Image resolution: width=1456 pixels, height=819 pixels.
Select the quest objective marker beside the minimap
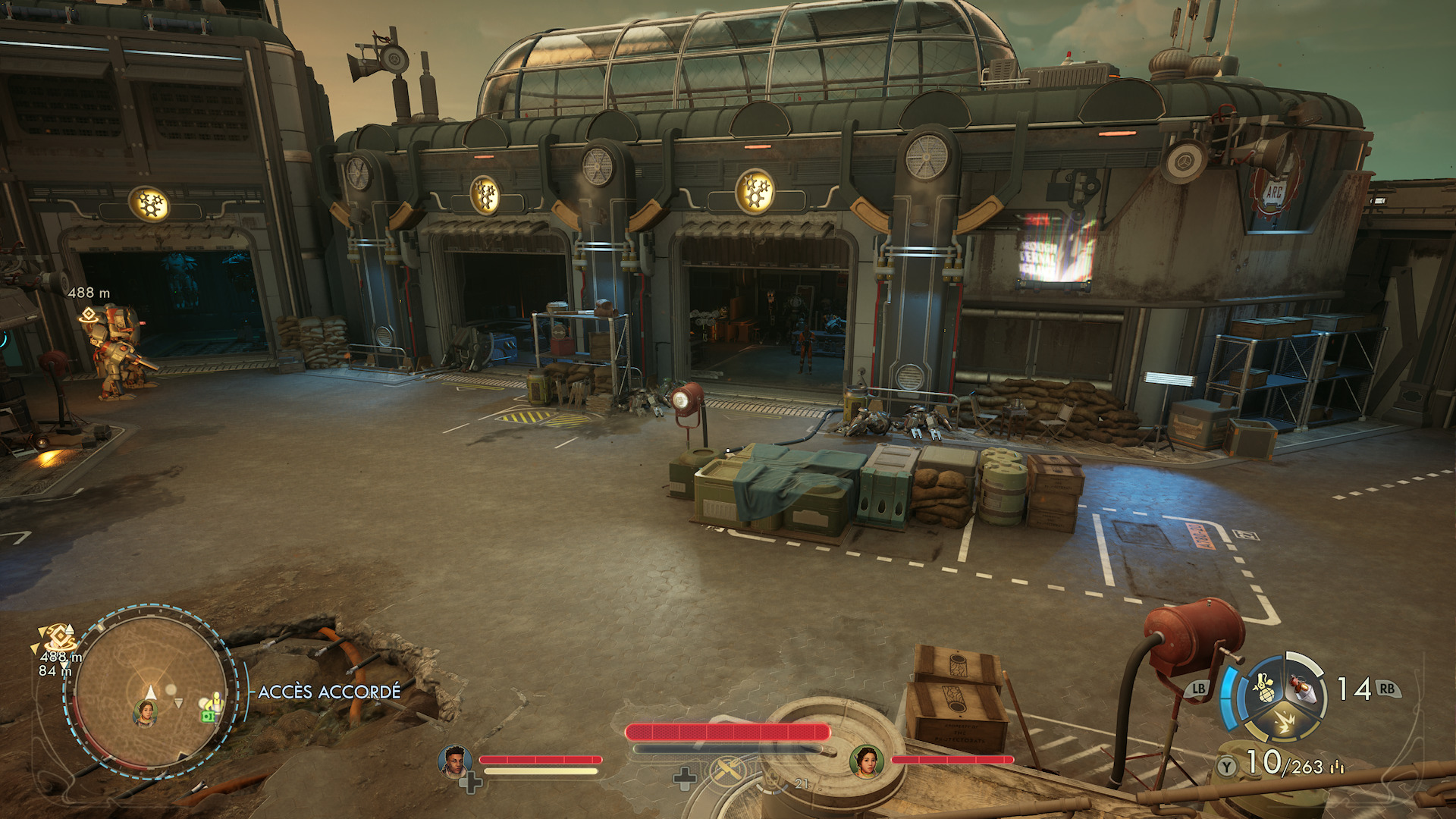point(56,636)
